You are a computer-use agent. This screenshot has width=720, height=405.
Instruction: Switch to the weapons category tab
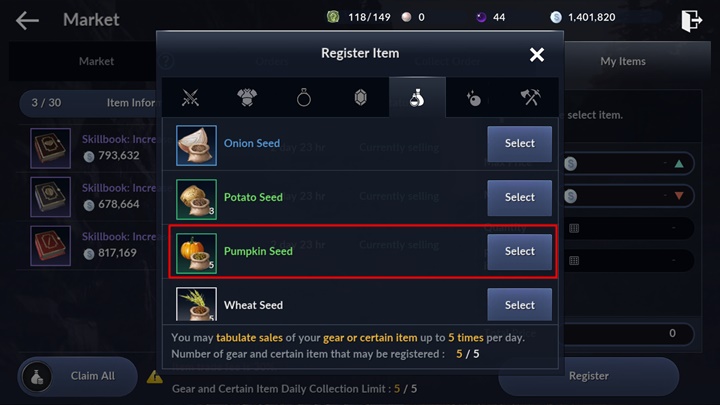pyautogui.click(x=191, y=98)
